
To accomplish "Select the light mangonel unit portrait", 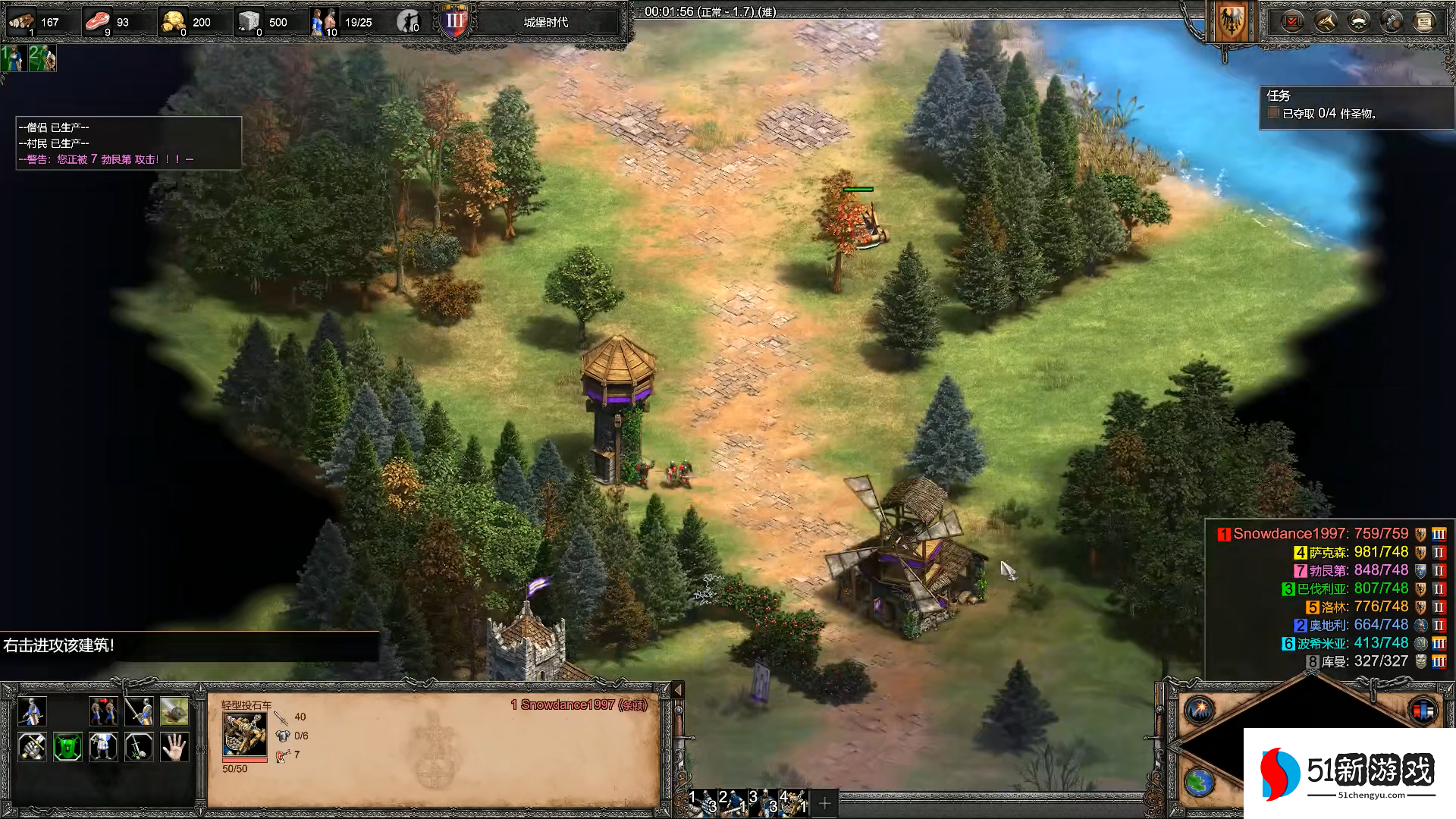I will point(244,734).
